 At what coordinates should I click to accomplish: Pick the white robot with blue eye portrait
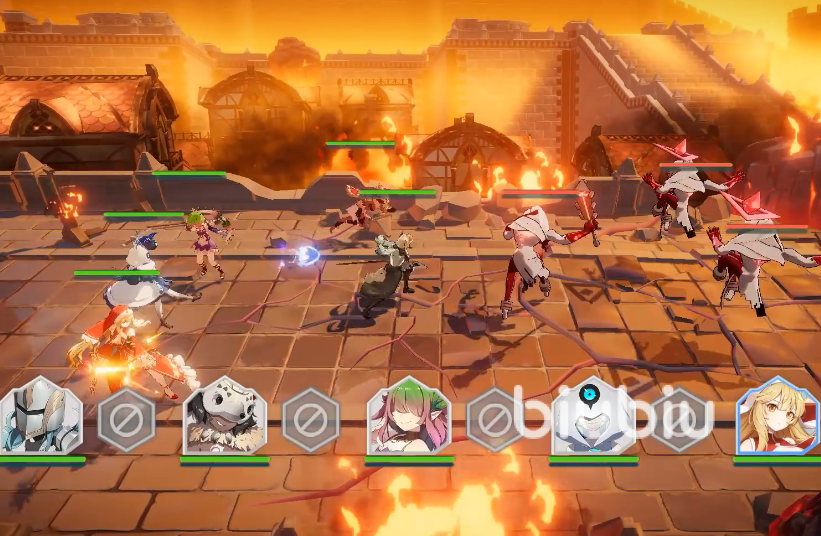[x=593, y=416]
